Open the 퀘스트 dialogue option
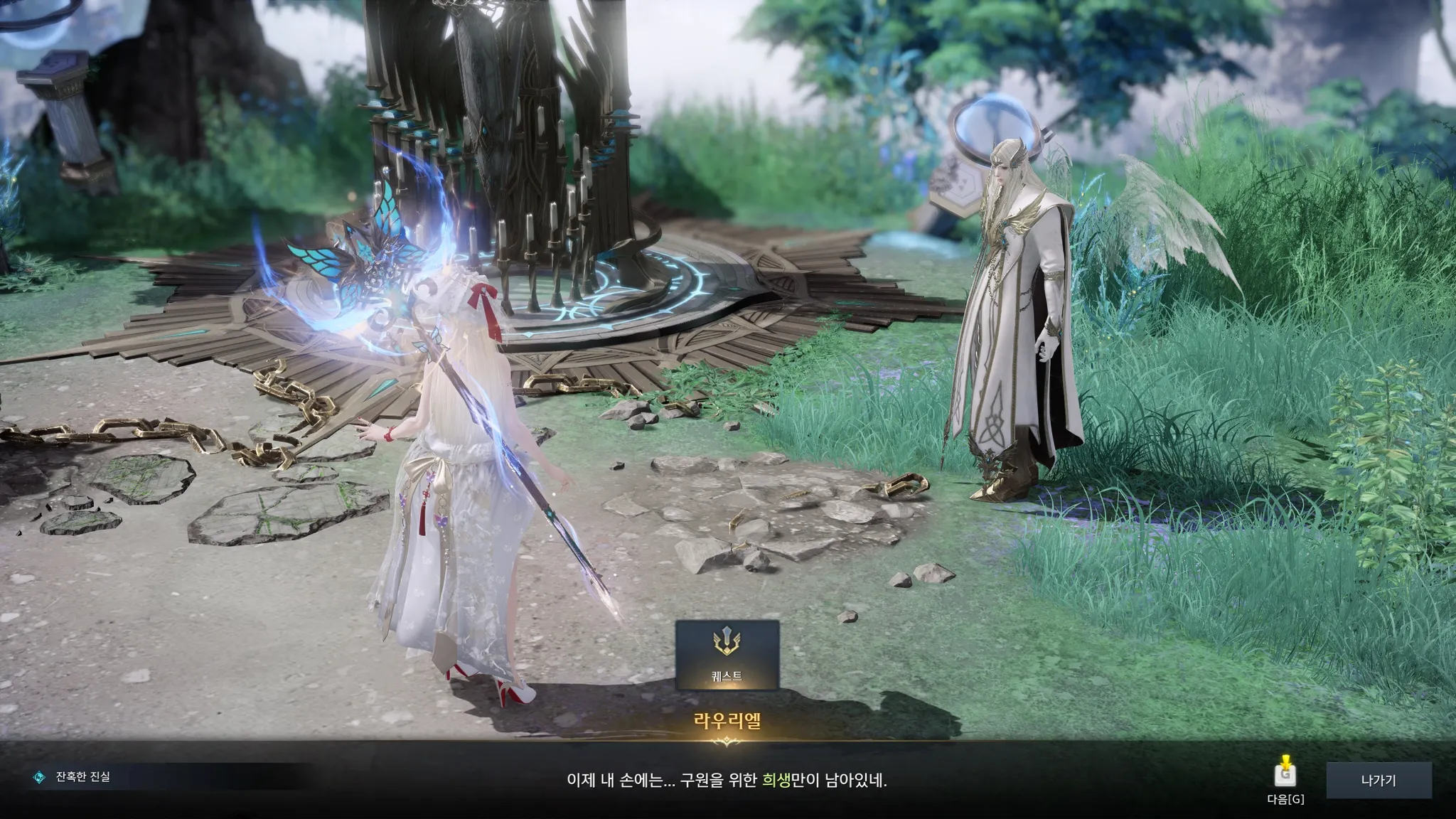Screen dimensions: 1456x819 pos(727,655)
